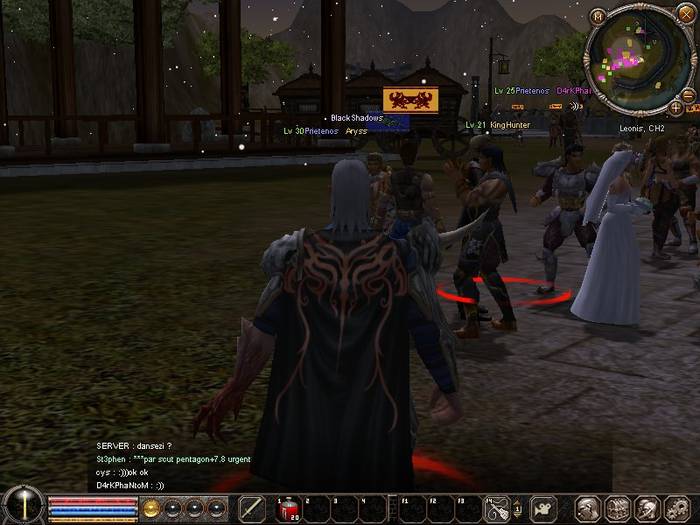Close the minimap with the X button
The width and height of the screenshot is (700, 525).
(x=687, y=13)
